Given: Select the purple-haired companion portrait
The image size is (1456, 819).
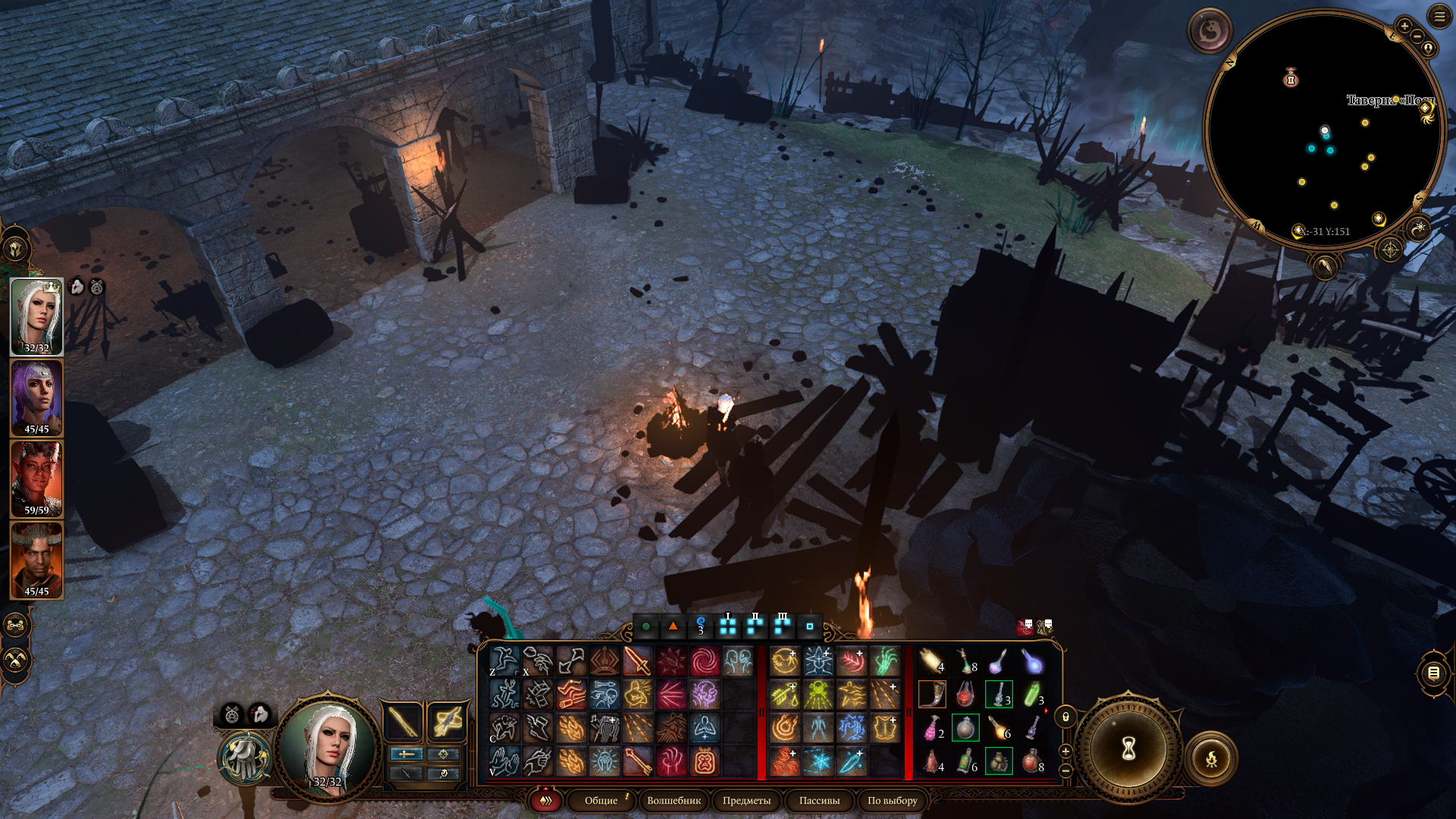Looking at the screenshot, I should [36, 398].
